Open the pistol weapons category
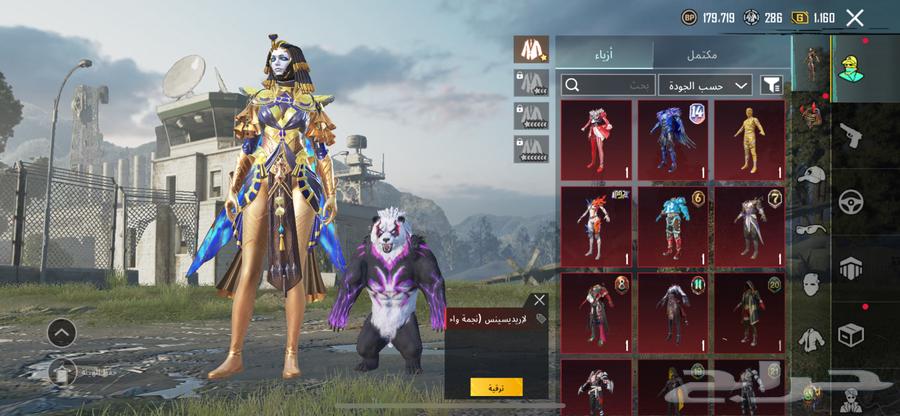900x416 pixels. click(851, 134)
